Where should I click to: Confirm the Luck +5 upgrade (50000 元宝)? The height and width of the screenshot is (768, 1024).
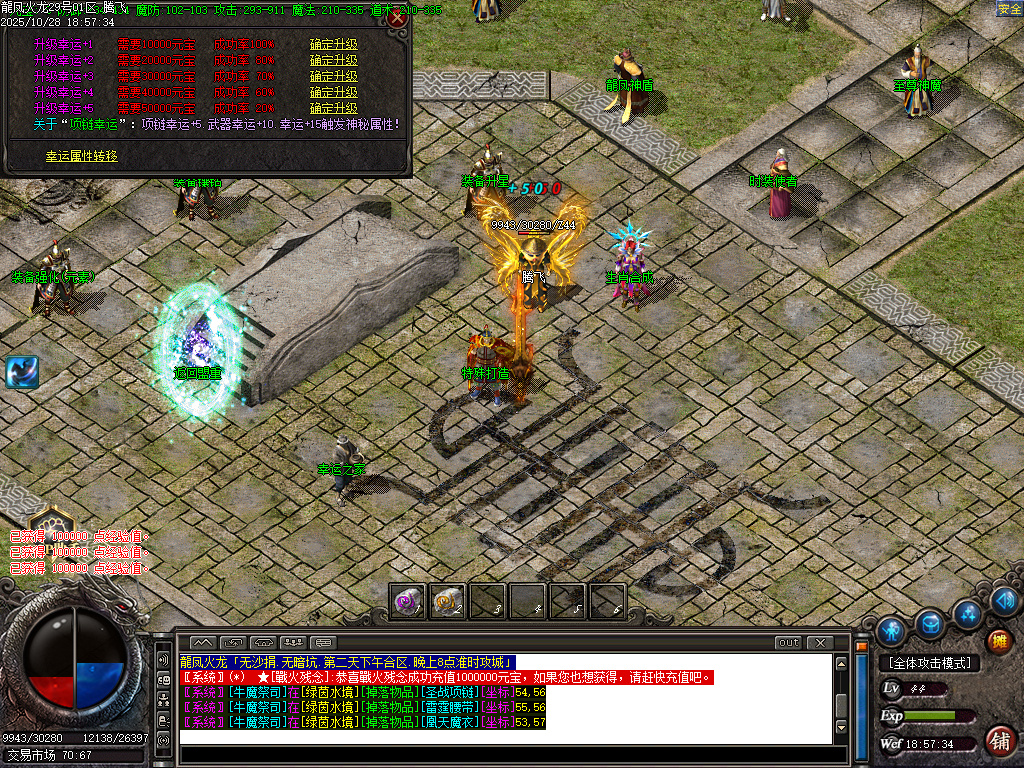click(x=333, y=108)
